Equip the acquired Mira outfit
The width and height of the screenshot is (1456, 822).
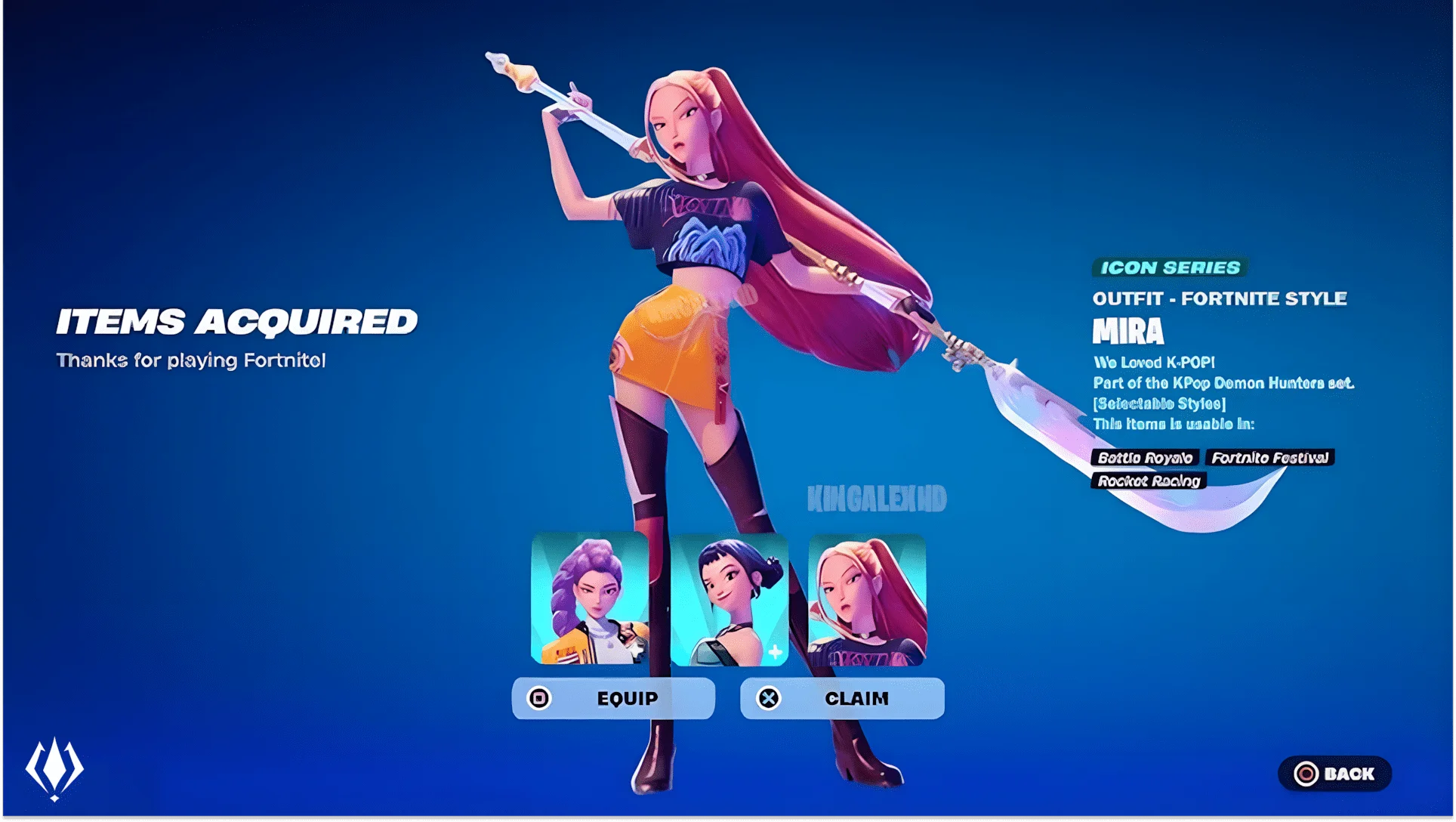coord(613,698)
